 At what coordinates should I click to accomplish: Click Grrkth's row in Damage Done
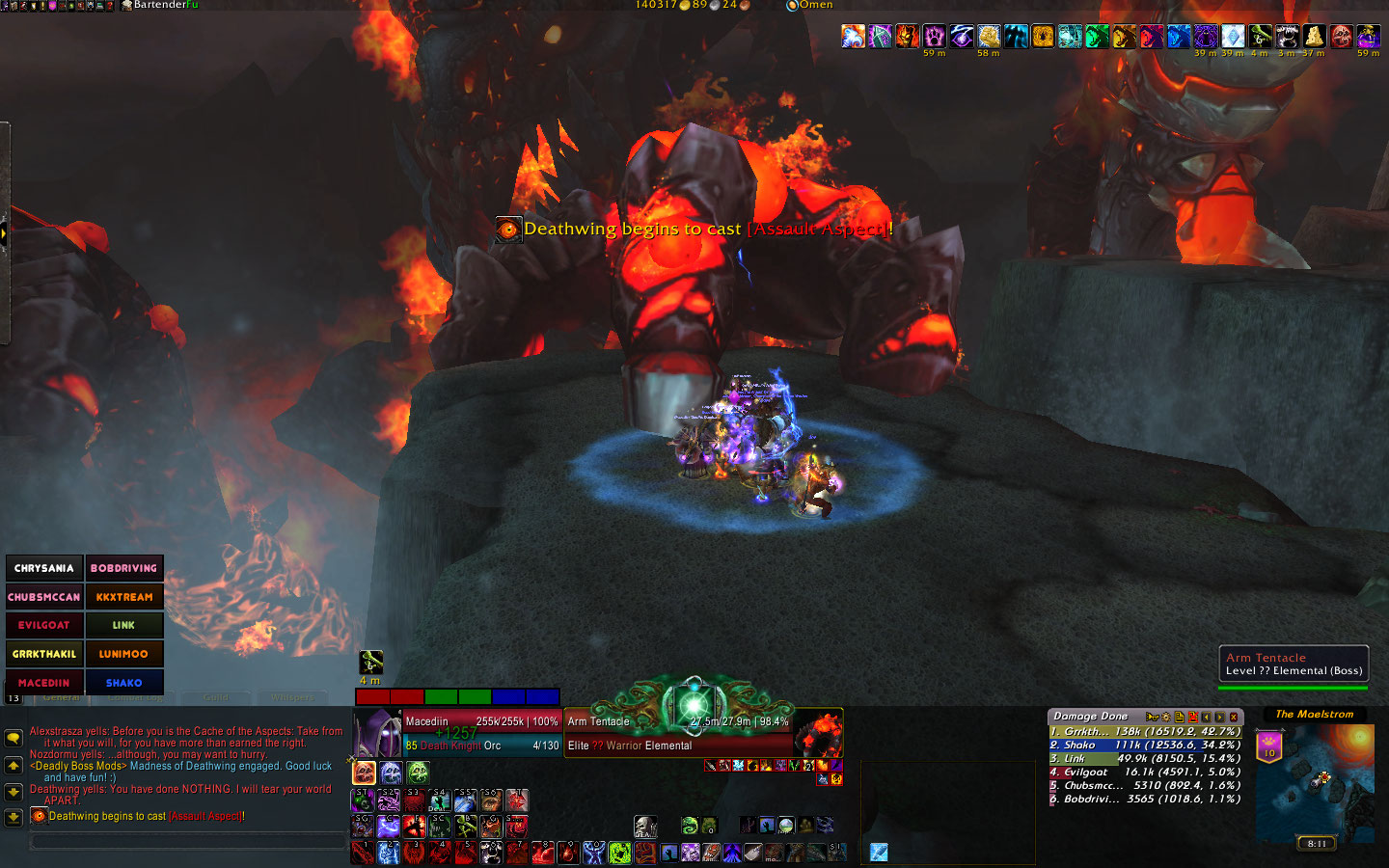pyautogui.click(x=1144, y=732)
